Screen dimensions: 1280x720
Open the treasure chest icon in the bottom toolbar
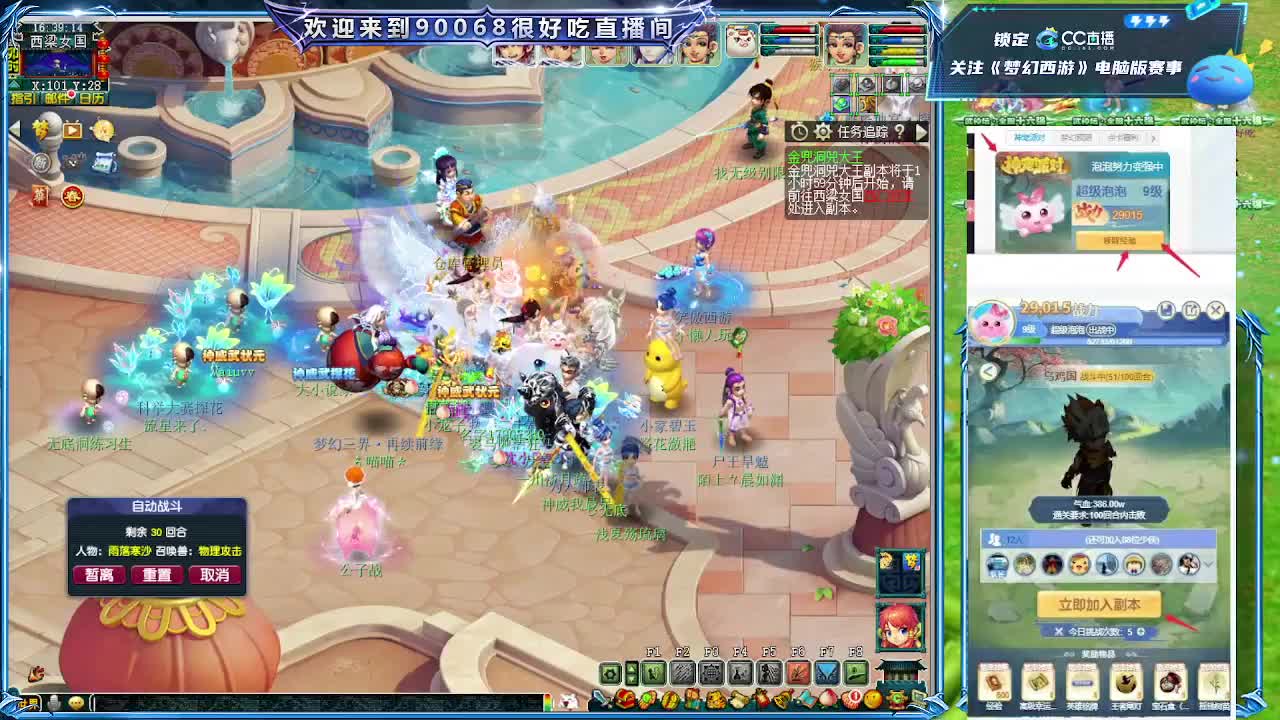pos(625,697)
